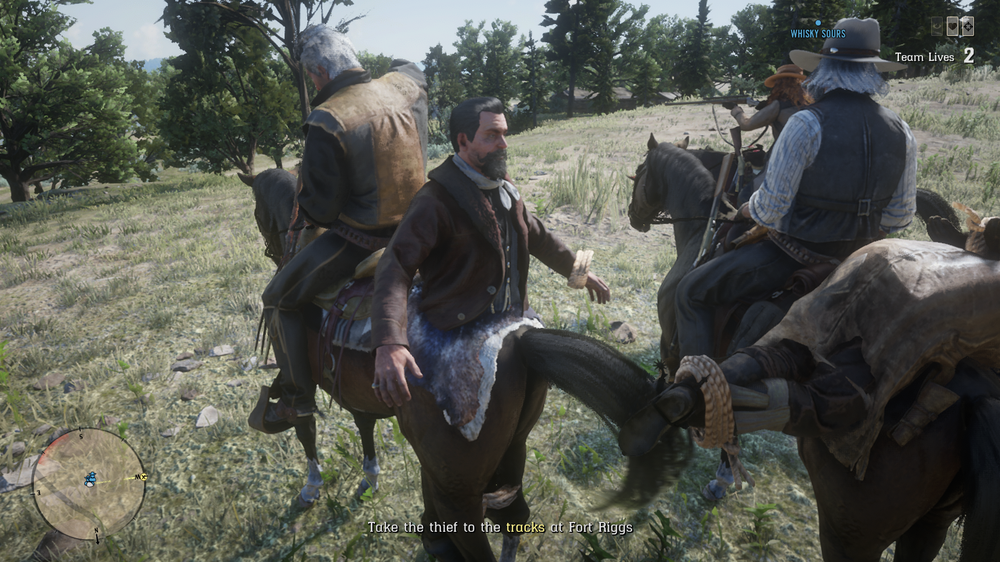Select the cross-shaped ability card icon
Viewport: 1000px width, 562px height.
click(x=968, y=26)
